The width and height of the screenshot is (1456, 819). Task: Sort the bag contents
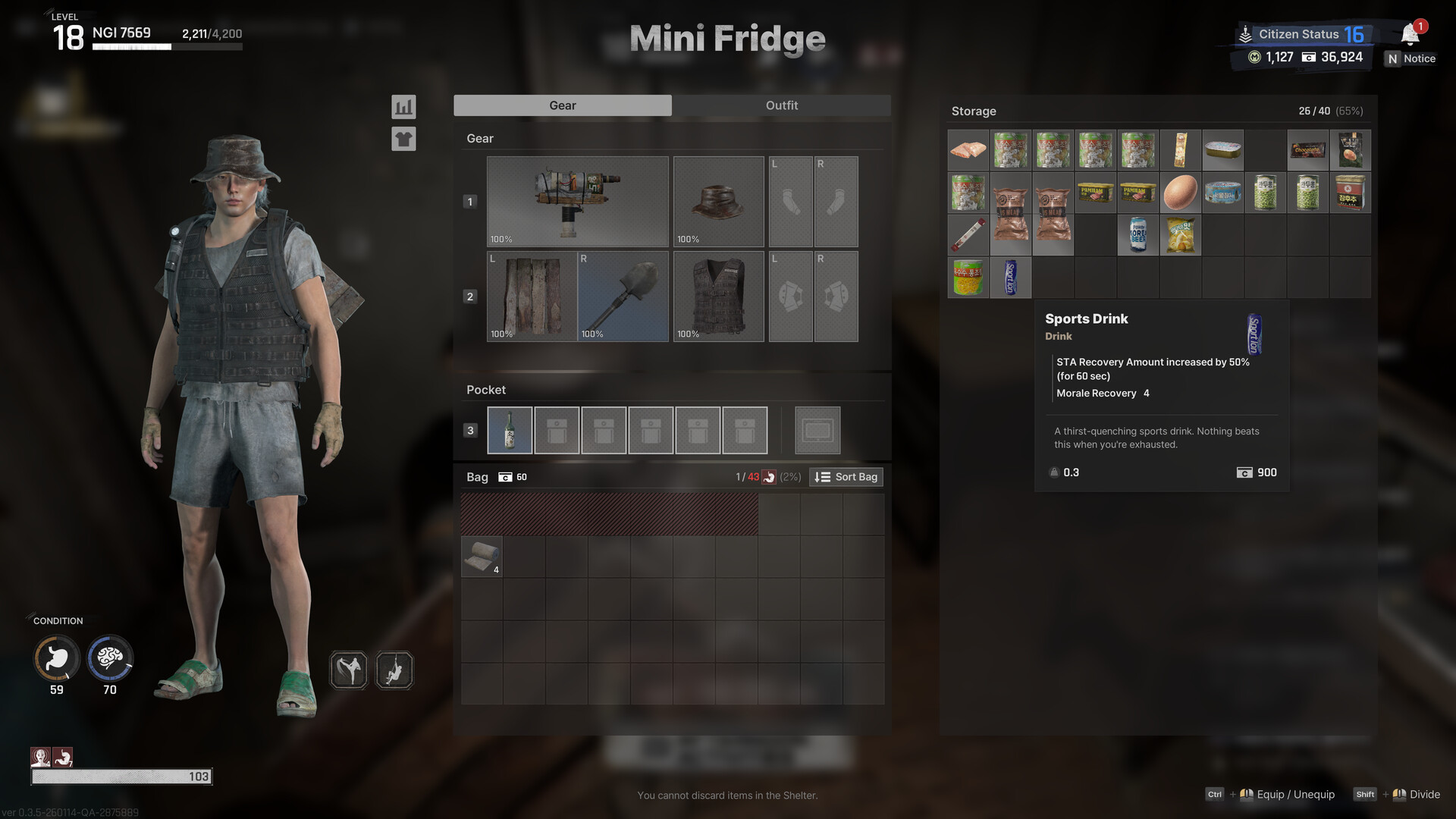846,477
